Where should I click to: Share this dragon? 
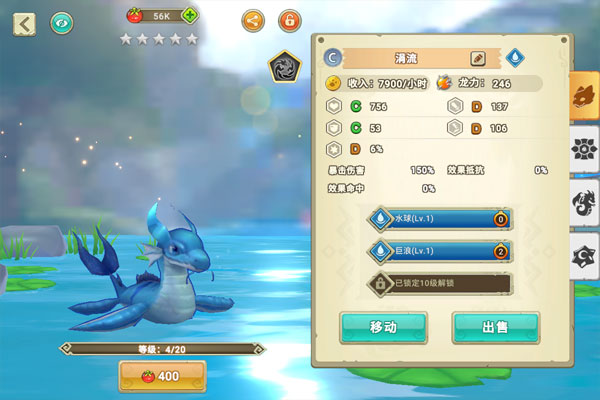click(254, 20)
